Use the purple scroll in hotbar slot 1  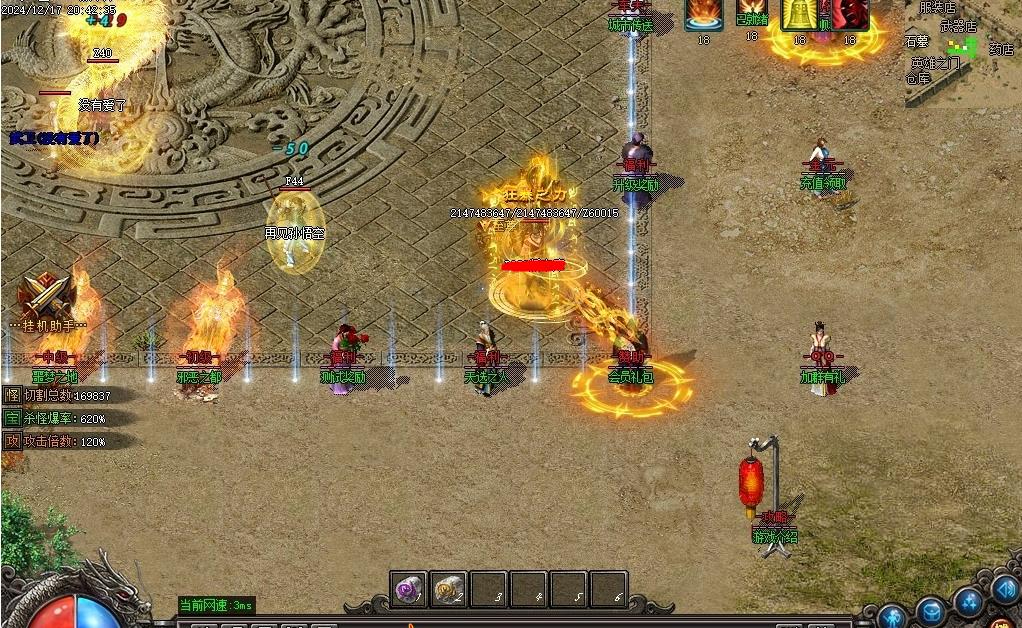[408, 590]
